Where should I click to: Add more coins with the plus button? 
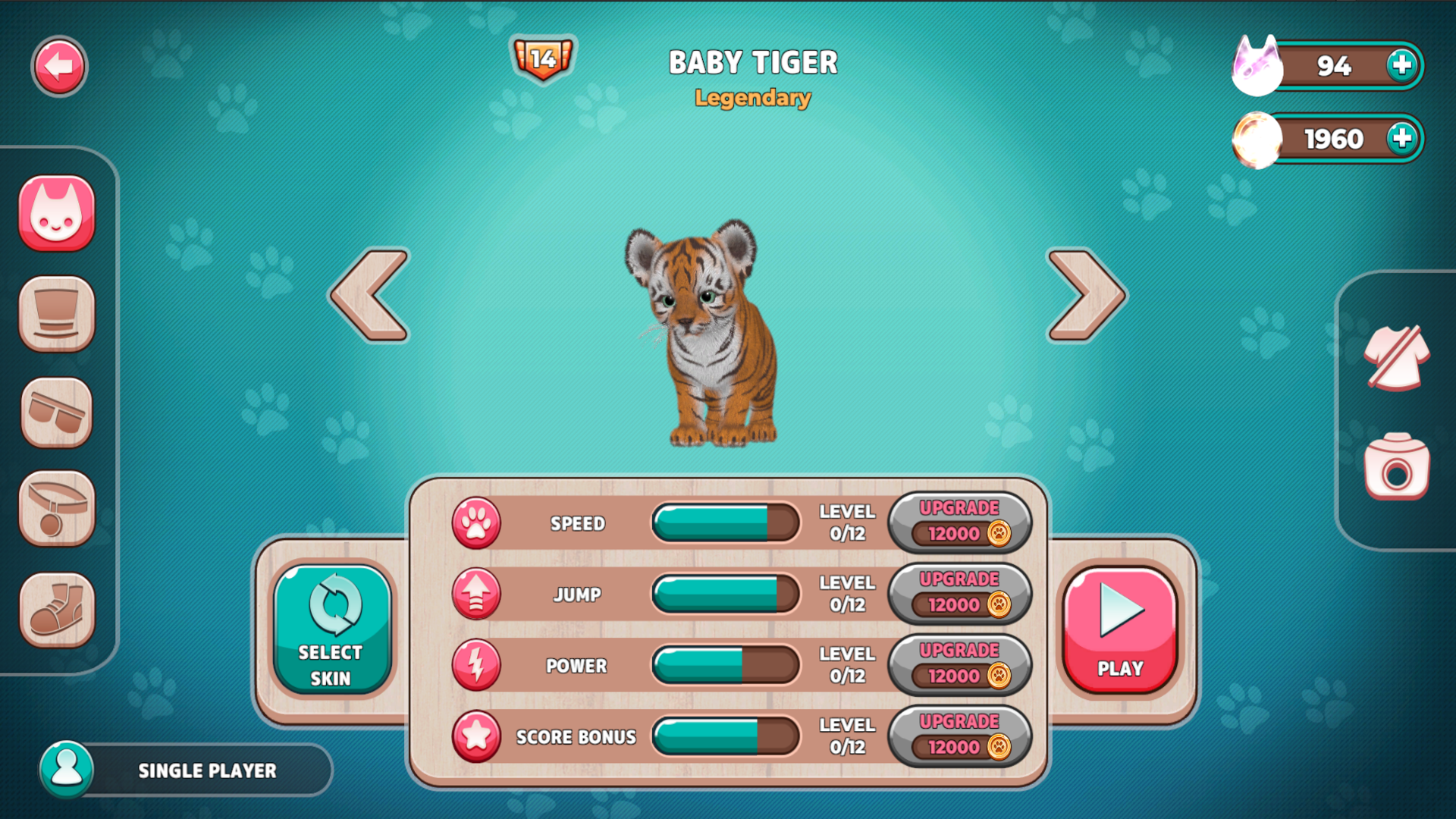(1402, 138)
